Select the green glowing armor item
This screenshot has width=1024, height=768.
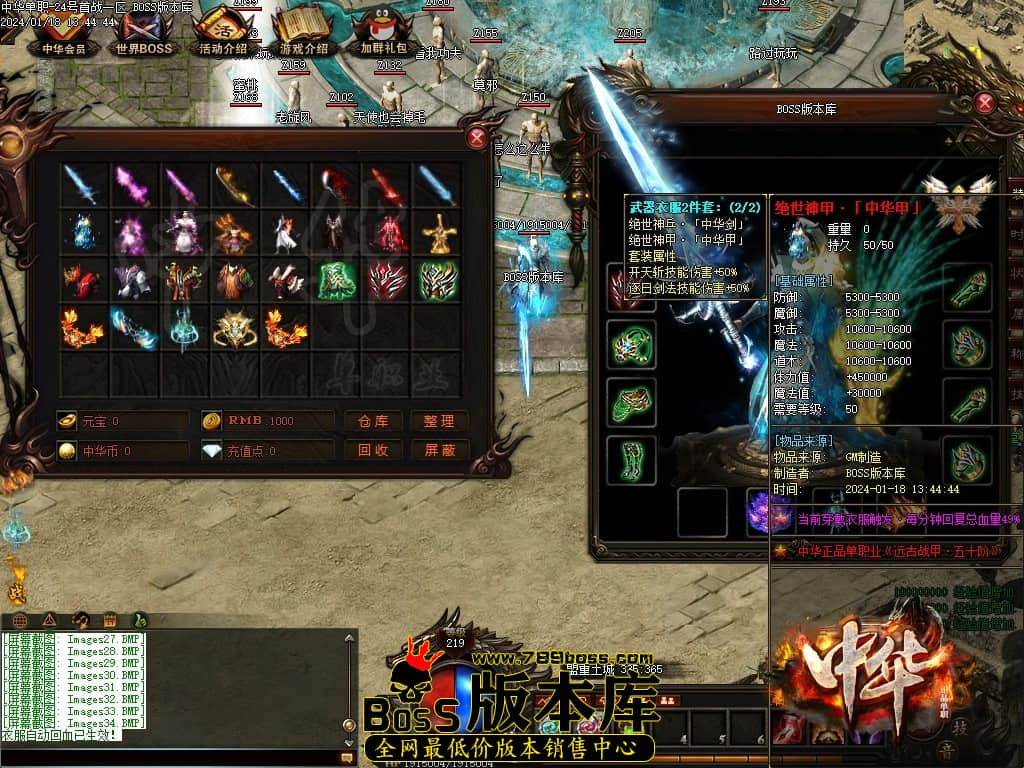(x=336, y=281)
